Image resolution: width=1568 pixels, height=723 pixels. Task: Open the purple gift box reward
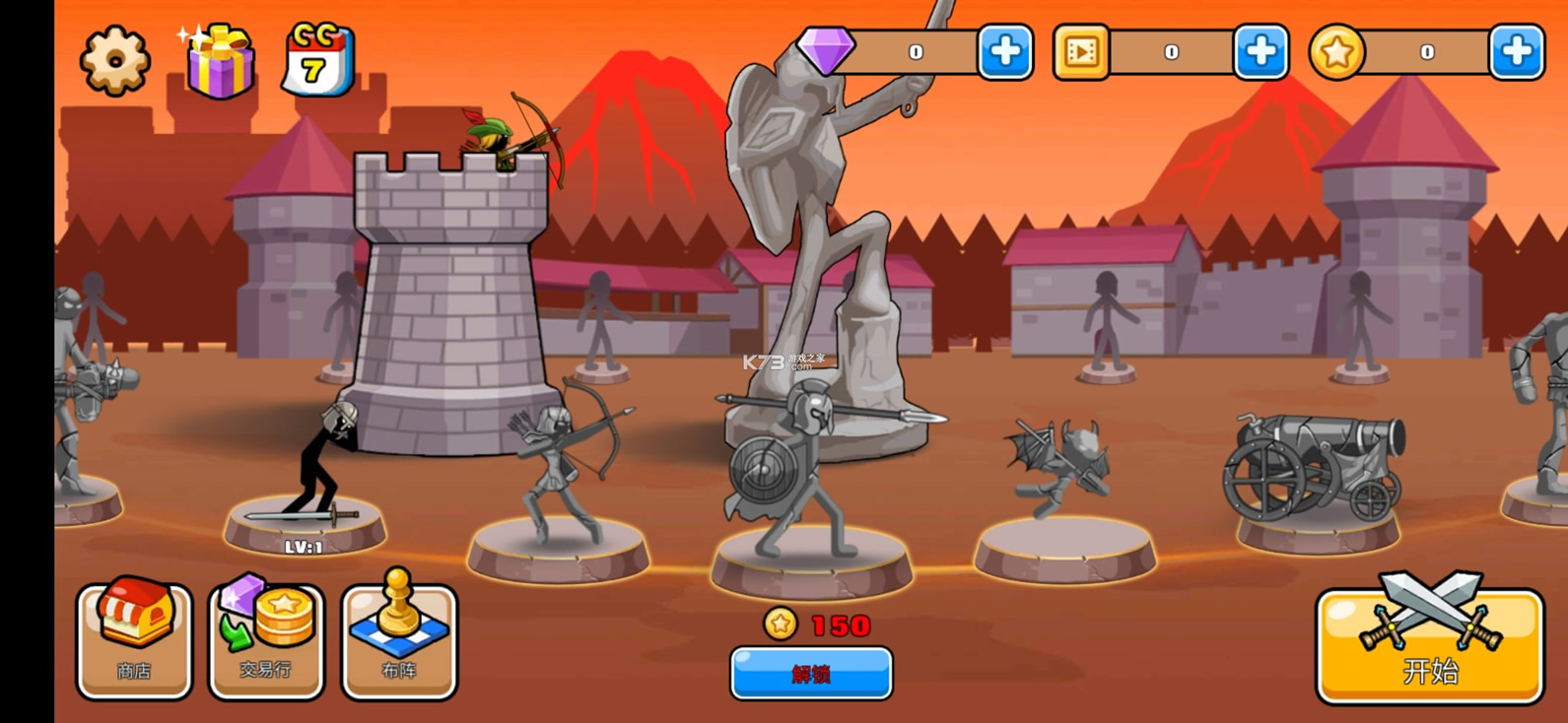219,61
